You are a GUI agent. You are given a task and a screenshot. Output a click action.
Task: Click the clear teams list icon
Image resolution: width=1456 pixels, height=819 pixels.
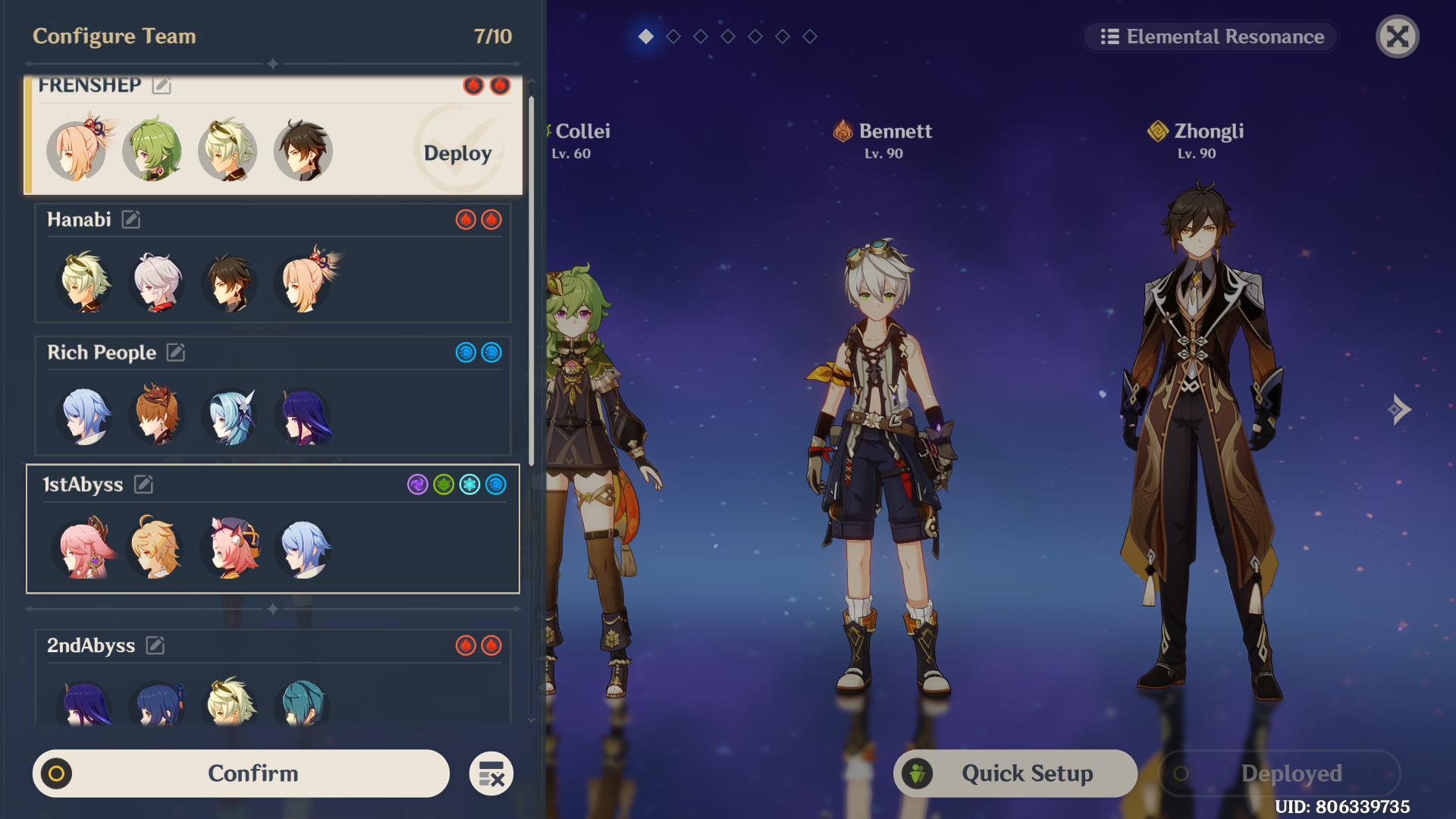491,773
